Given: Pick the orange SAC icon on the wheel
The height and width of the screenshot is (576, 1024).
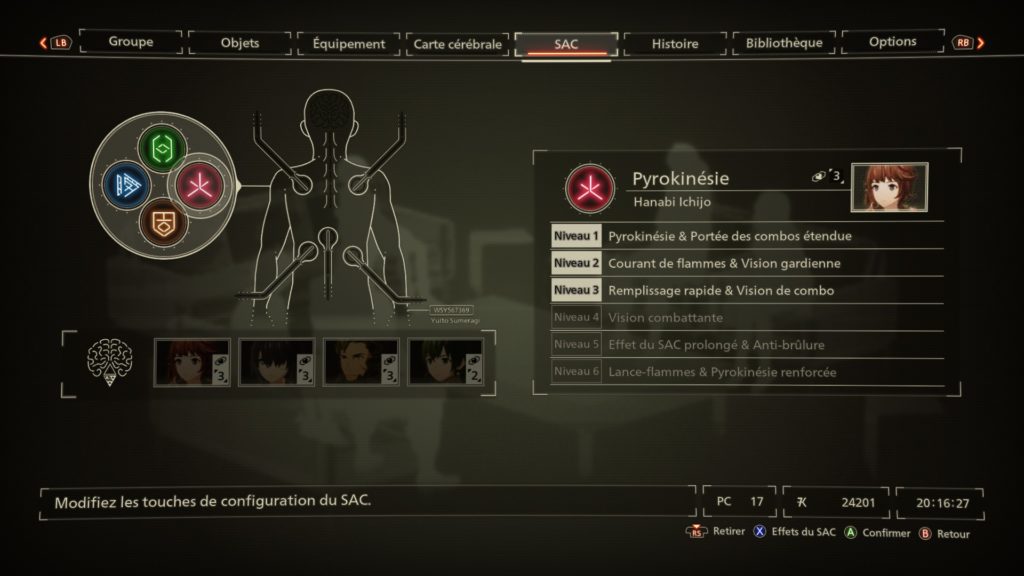Looking at the screenshot, I should [162, 221].
